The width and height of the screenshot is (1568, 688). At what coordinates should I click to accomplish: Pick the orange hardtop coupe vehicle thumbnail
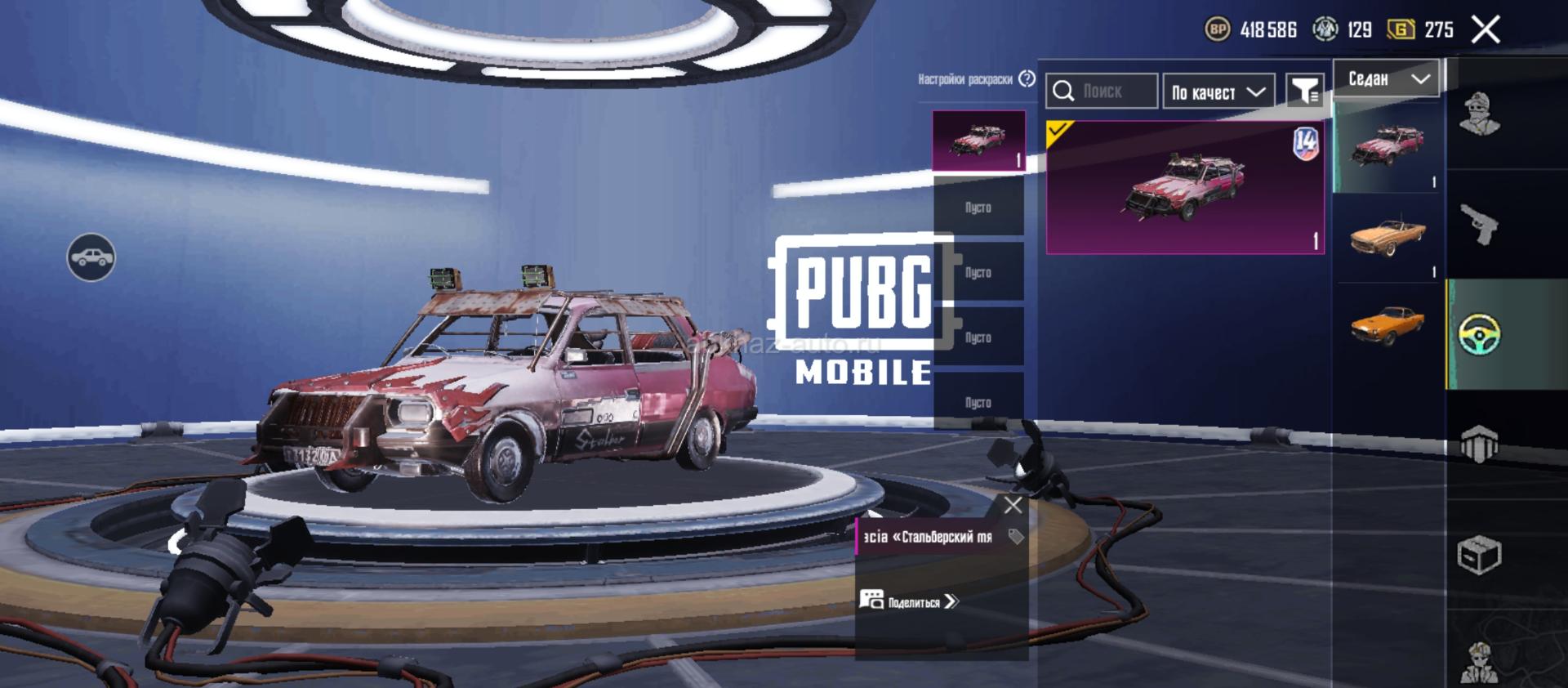point(1388,324)
